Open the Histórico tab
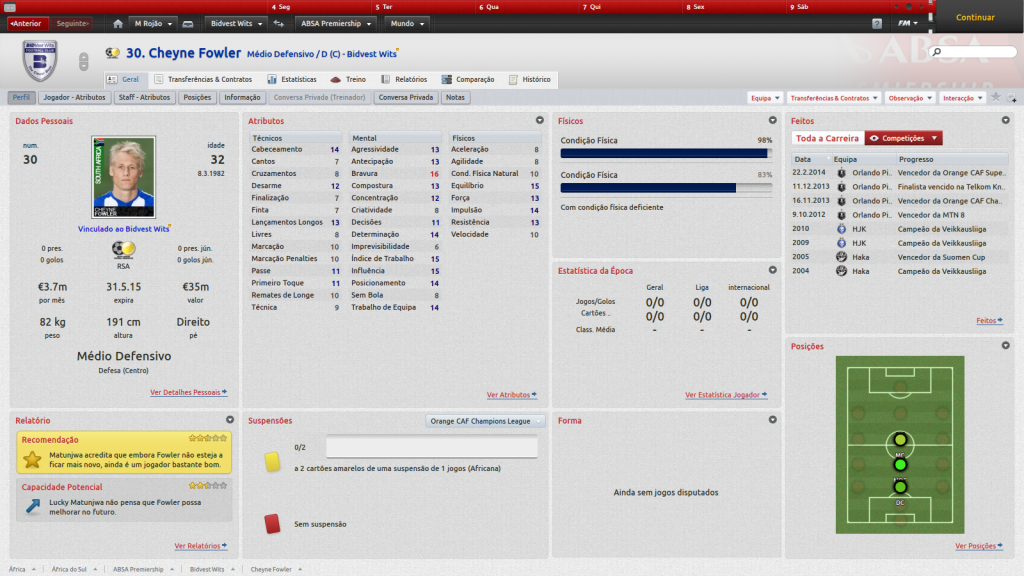The width and height of the screenshot is (1024, 576). click(x=530, y=79)
